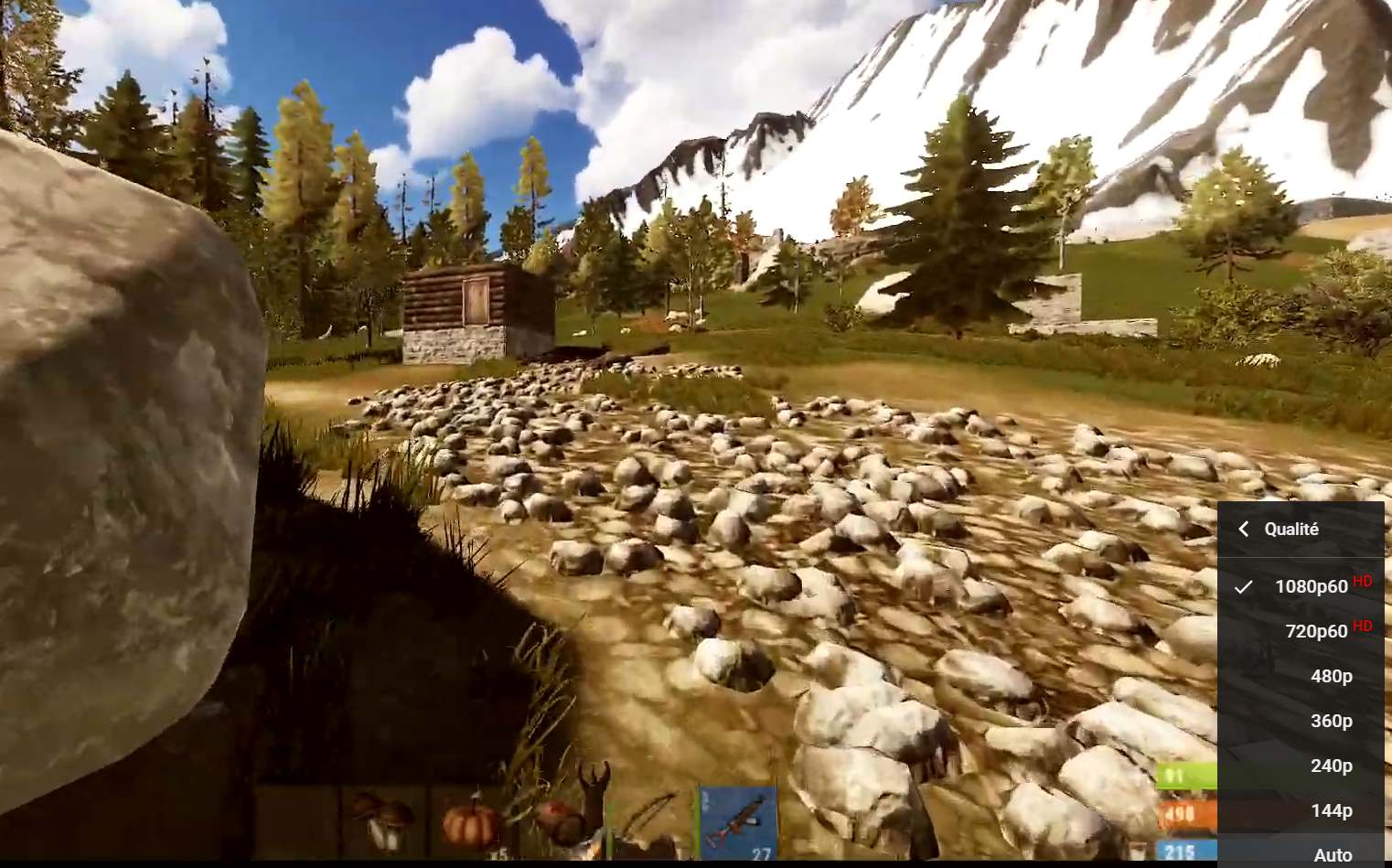The image size is (1392, 868).
Task: Set video quality to 480p
Action: point(1331,676)
